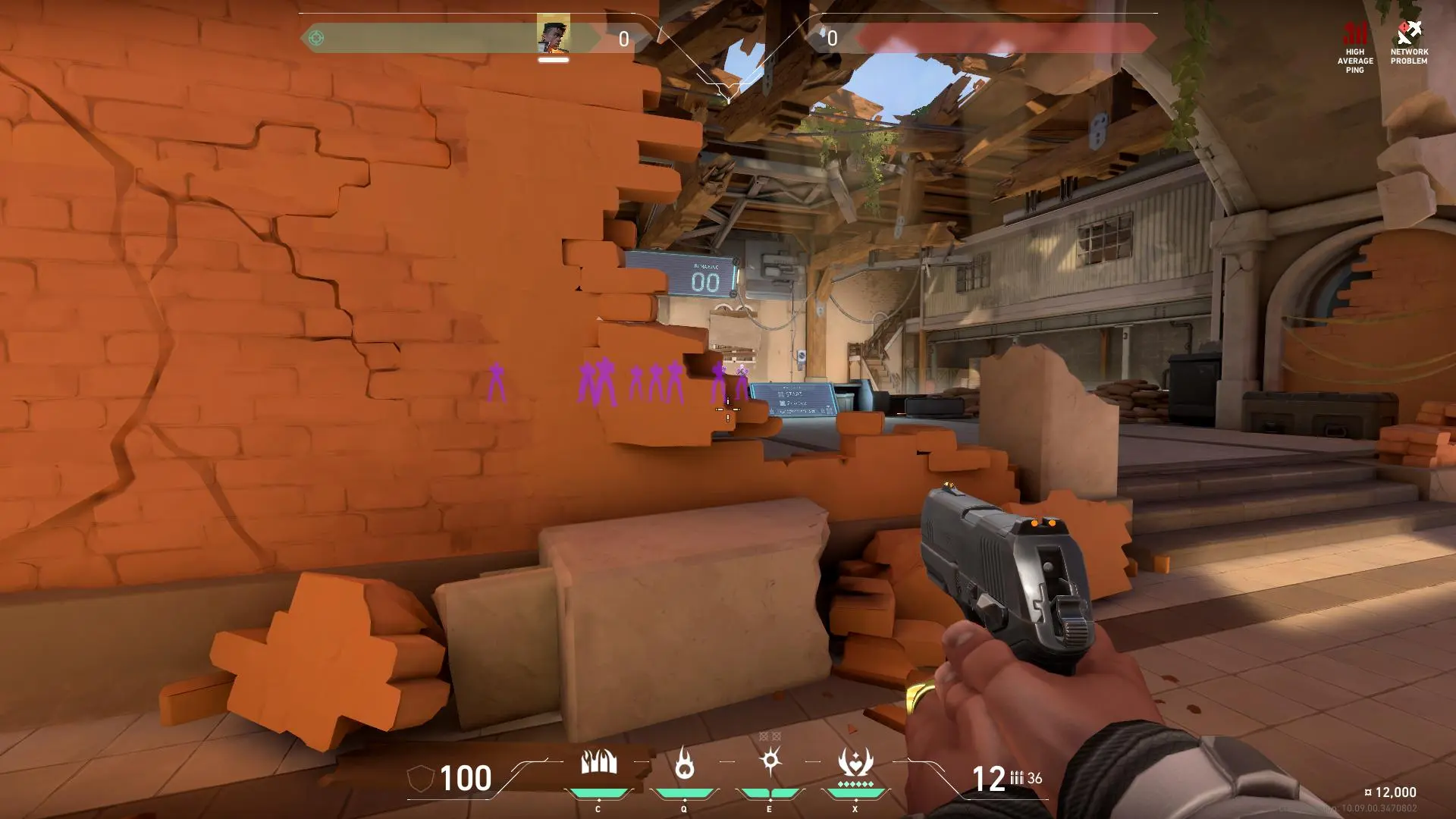Click the High Average Ping warning icon
Image resolution: width=1456 pixels, height=819 pixels.
point(1355,34)
